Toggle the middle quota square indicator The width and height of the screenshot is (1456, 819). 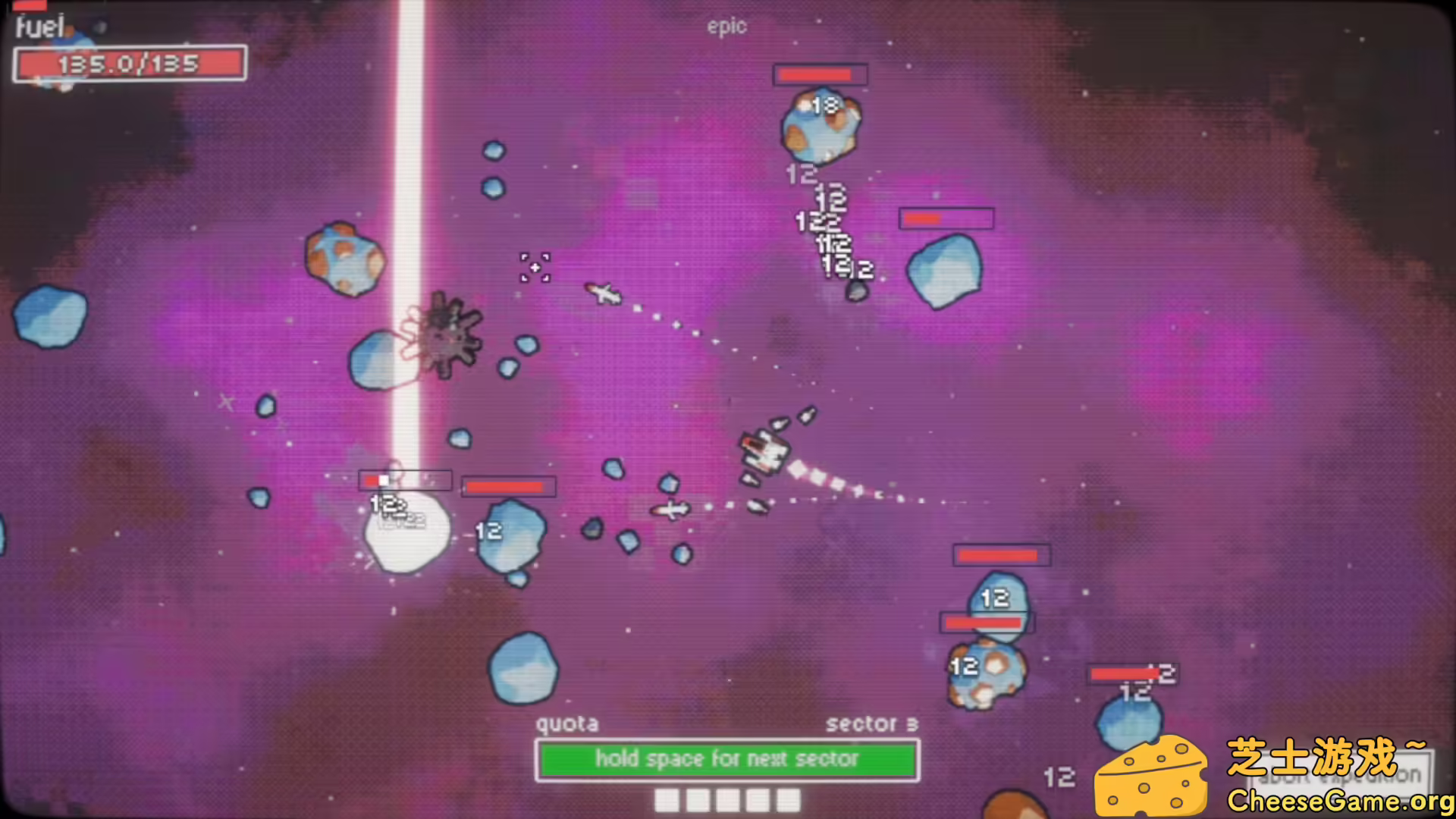tap(729, 799)
